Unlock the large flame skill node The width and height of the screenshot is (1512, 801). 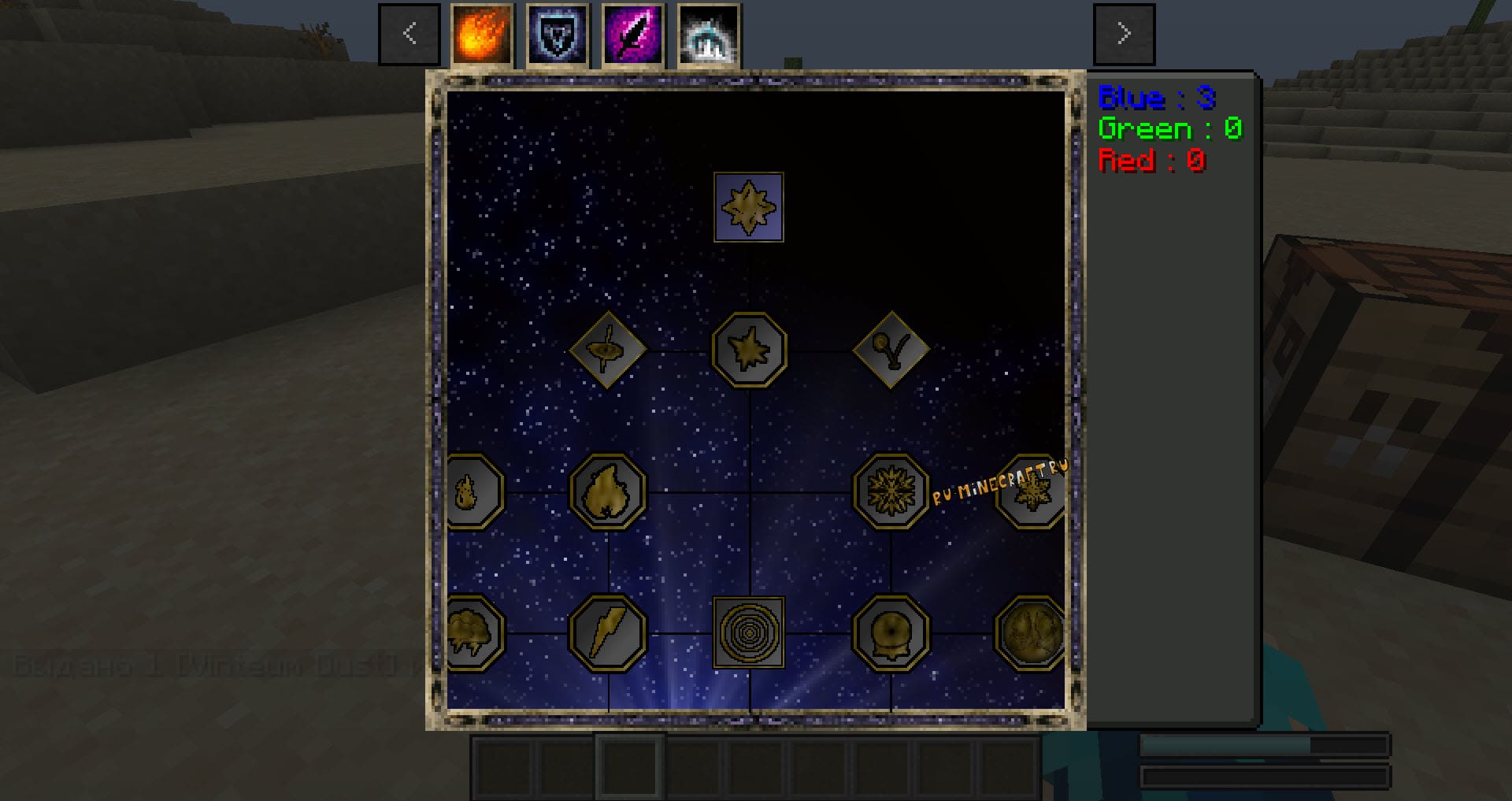607,491
